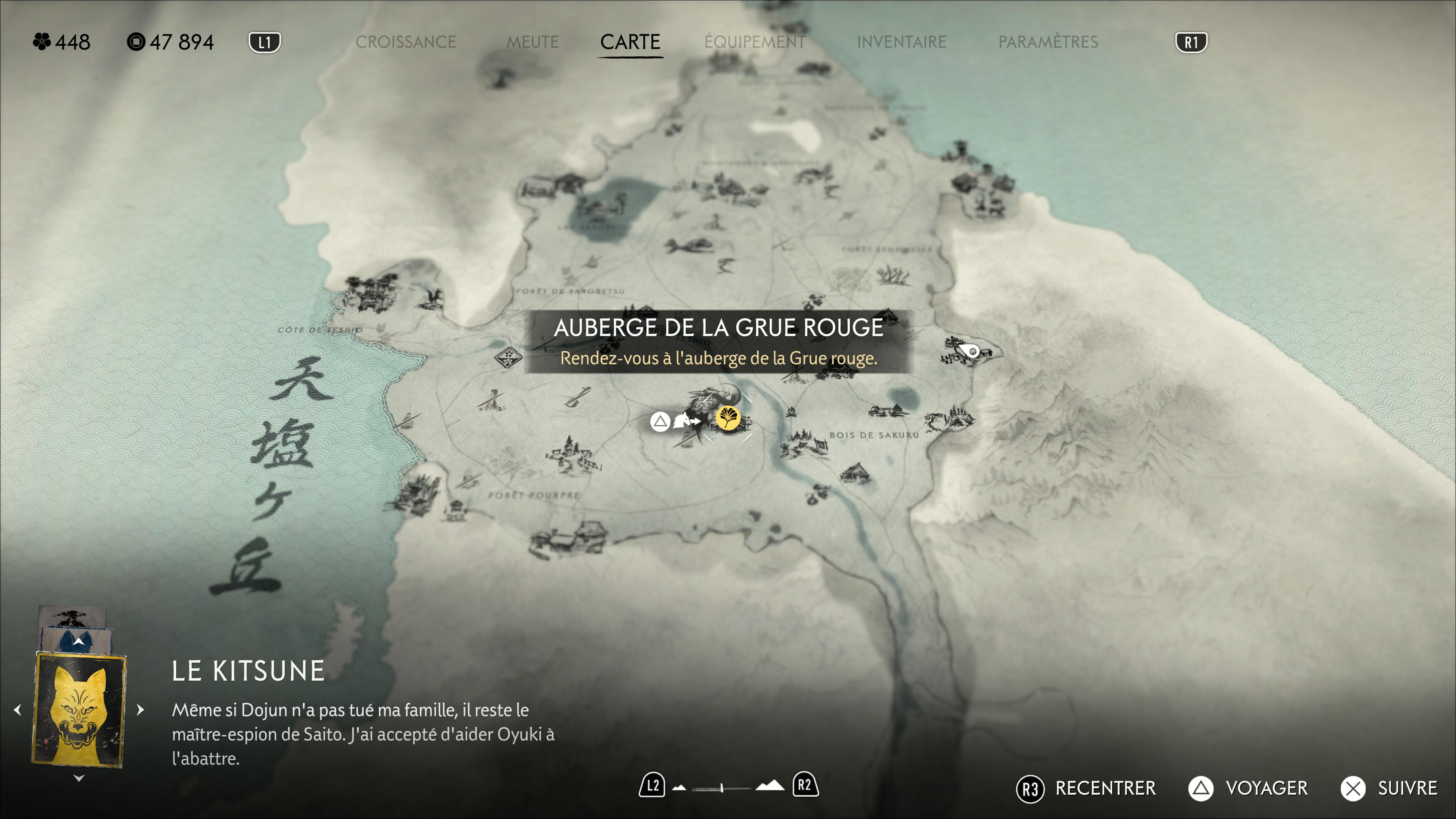Select the yellow ginkgo quest marker
The height and width of the screenshot is (819, 1456).
click(728, 418)
